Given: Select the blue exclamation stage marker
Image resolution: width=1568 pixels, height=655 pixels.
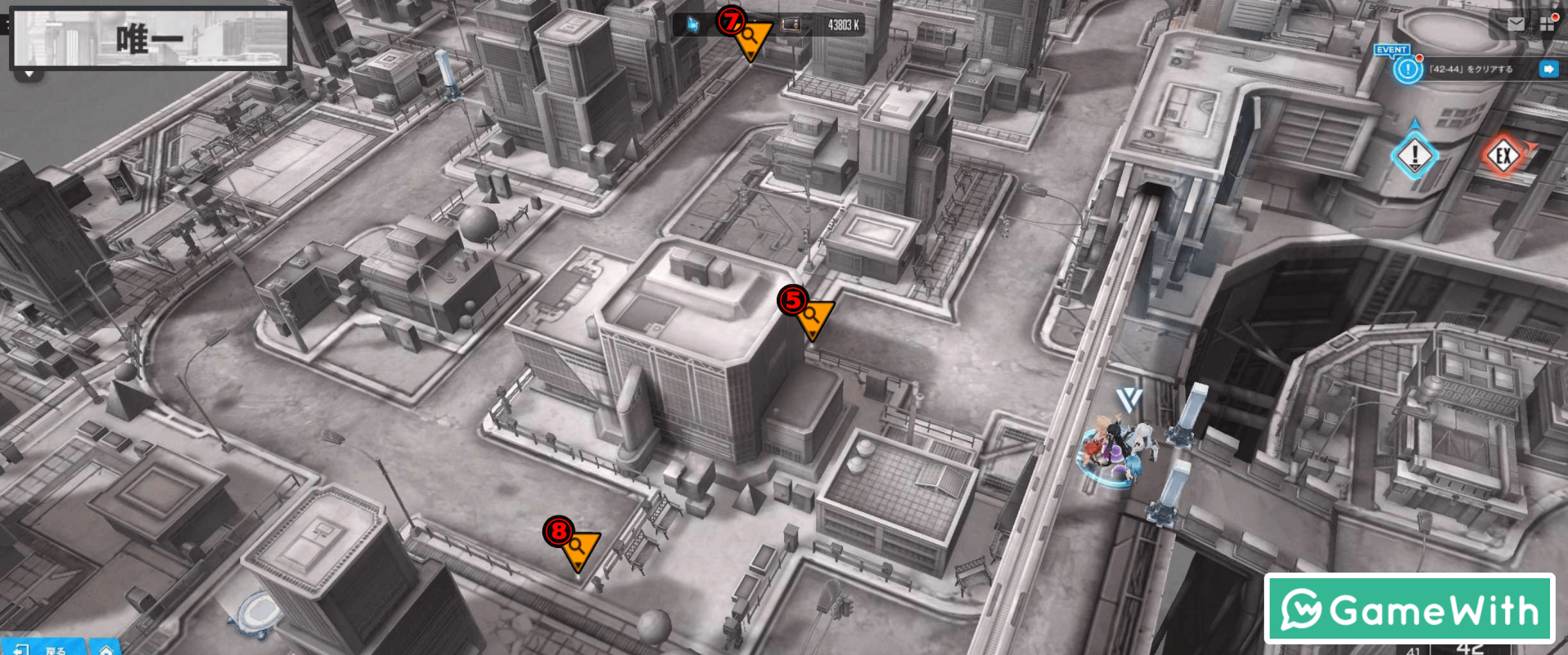Looking at the screenshot, I should (x=1414, y=154).
